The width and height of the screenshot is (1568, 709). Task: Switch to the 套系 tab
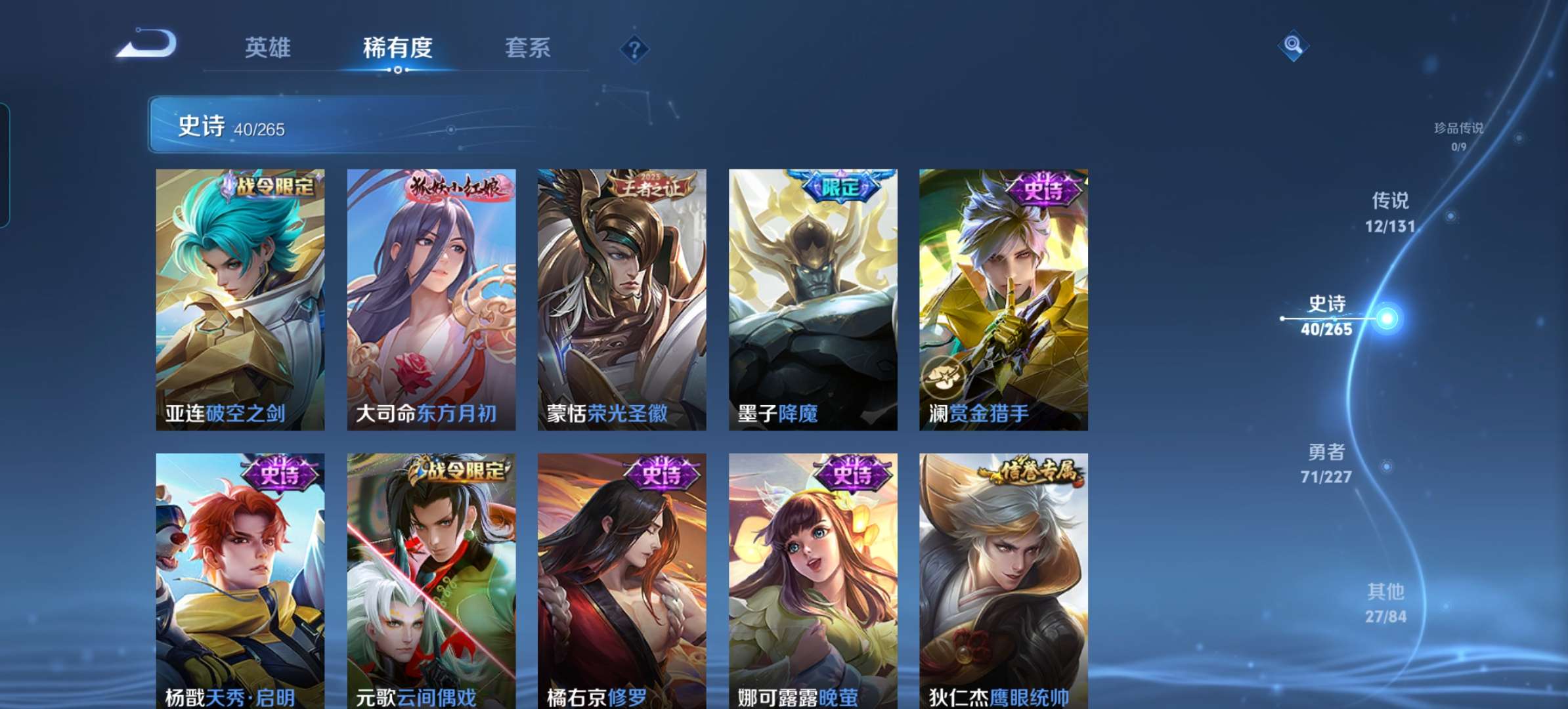(527, 47)
